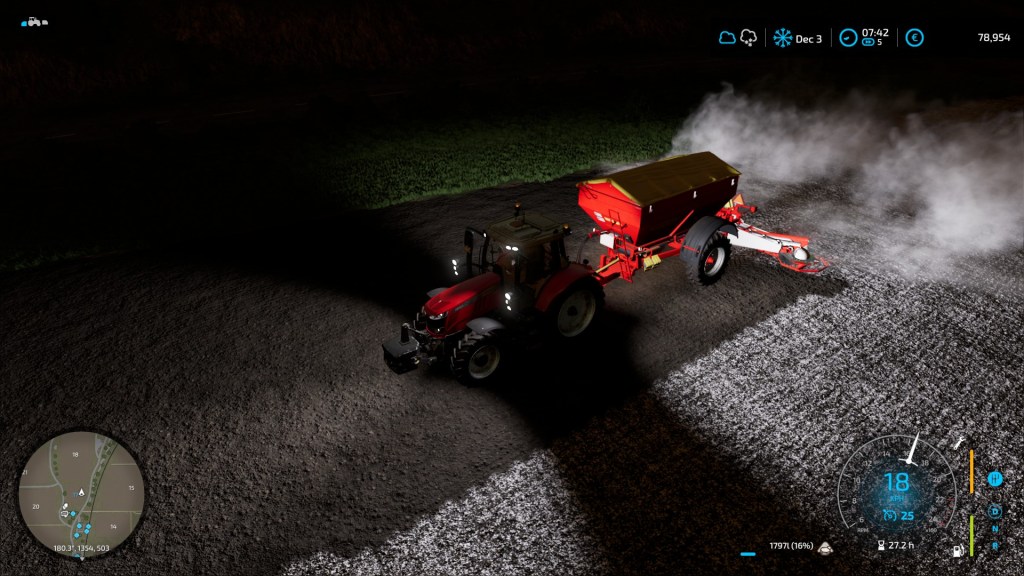The image size is (1024, 576).
Task: Select the R reverse gear indicator
Action: (x=995, y=545)
